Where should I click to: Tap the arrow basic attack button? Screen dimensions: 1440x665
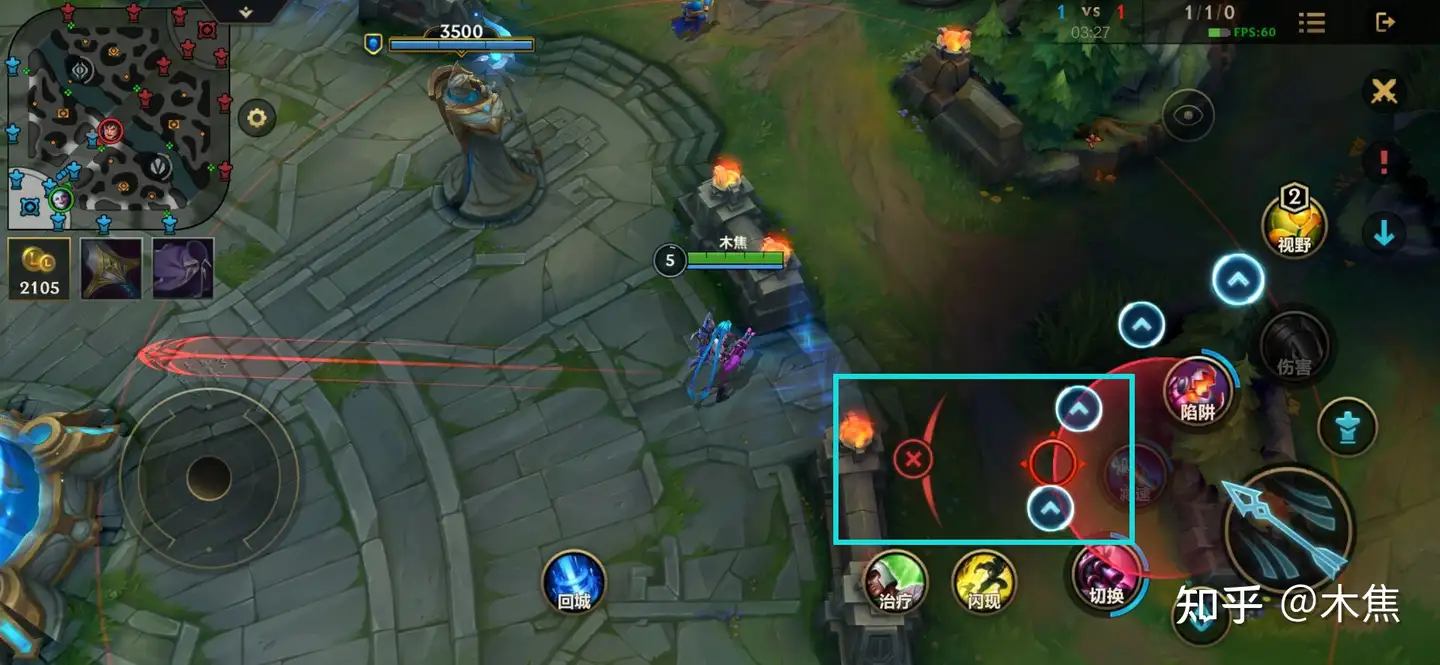[1287, 527]
